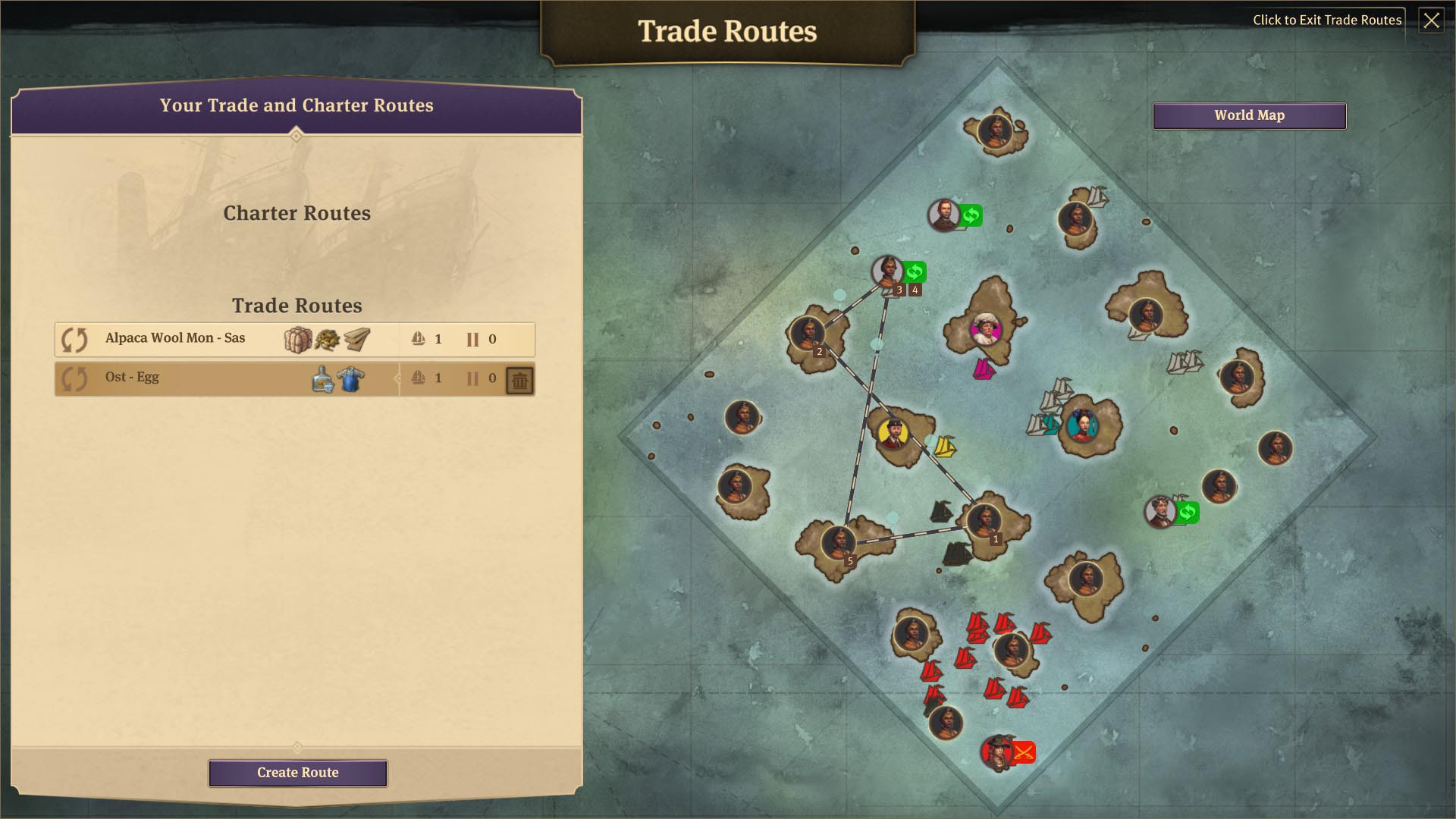Switch to the Charter Routes section

[297, 213]
